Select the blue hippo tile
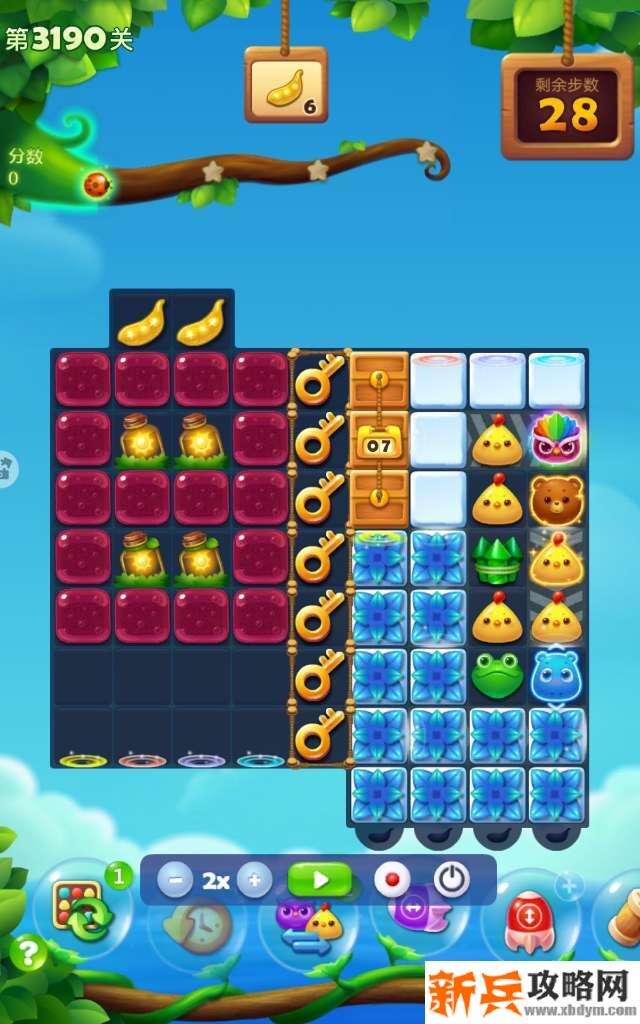The image size is (640, 1024). (x=557, y=676)
